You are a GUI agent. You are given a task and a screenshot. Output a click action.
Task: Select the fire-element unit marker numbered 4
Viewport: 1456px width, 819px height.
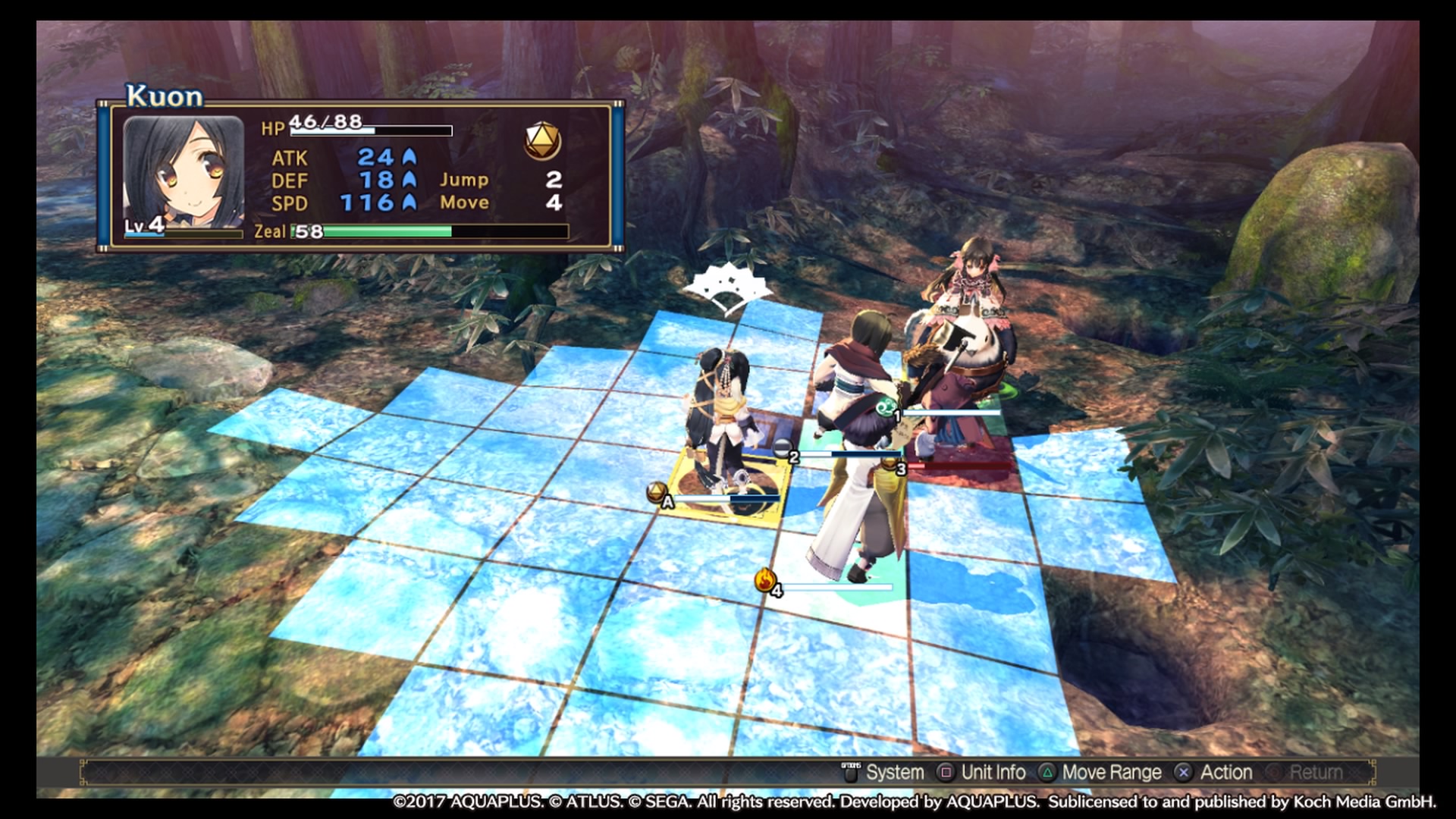point(767,582)
